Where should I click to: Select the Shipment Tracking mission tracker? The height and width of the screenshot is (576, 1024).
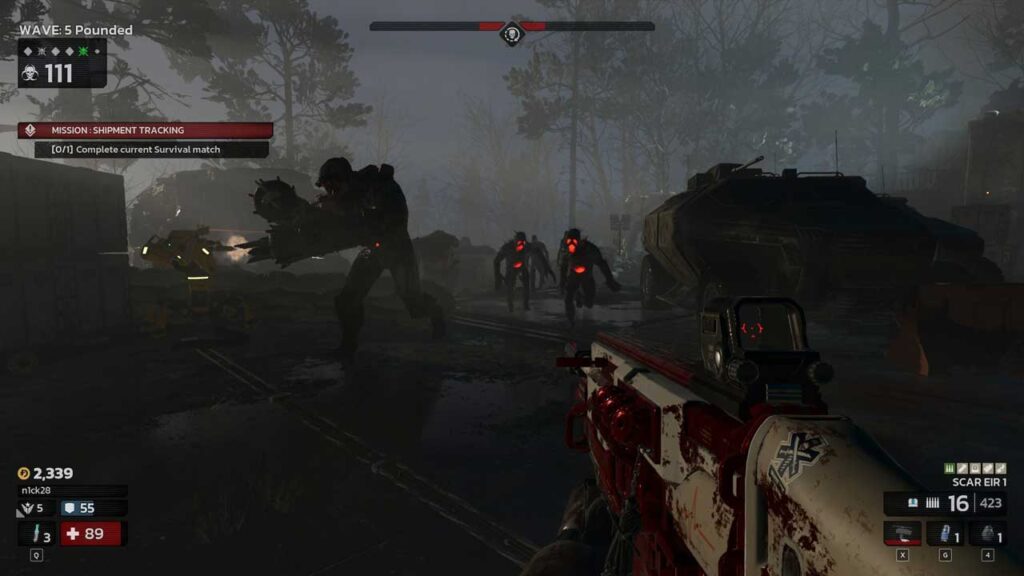[x=145, y=130]
